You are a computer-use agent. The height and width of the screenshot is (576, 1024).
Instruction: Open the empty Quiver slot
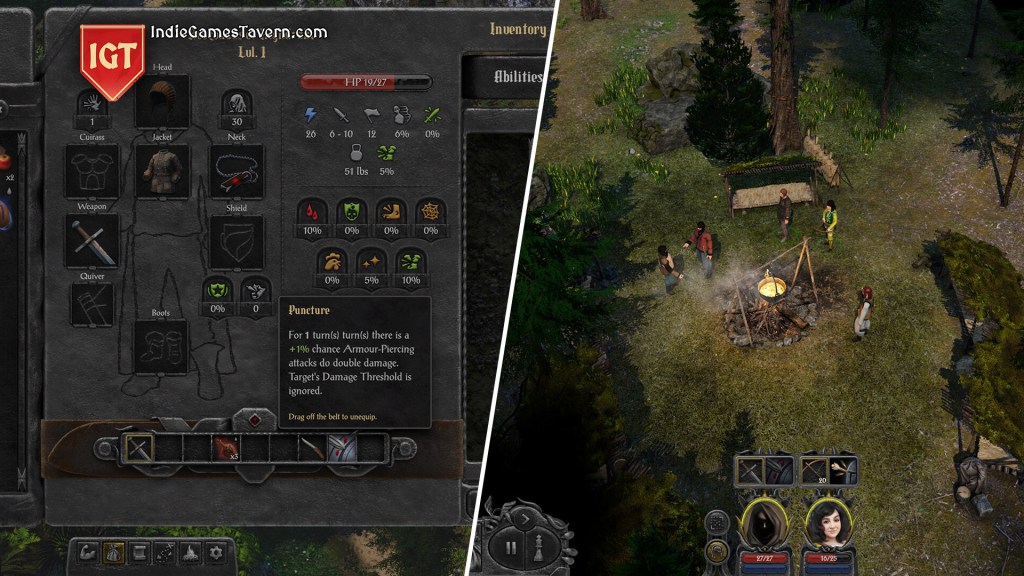(92, 304)
